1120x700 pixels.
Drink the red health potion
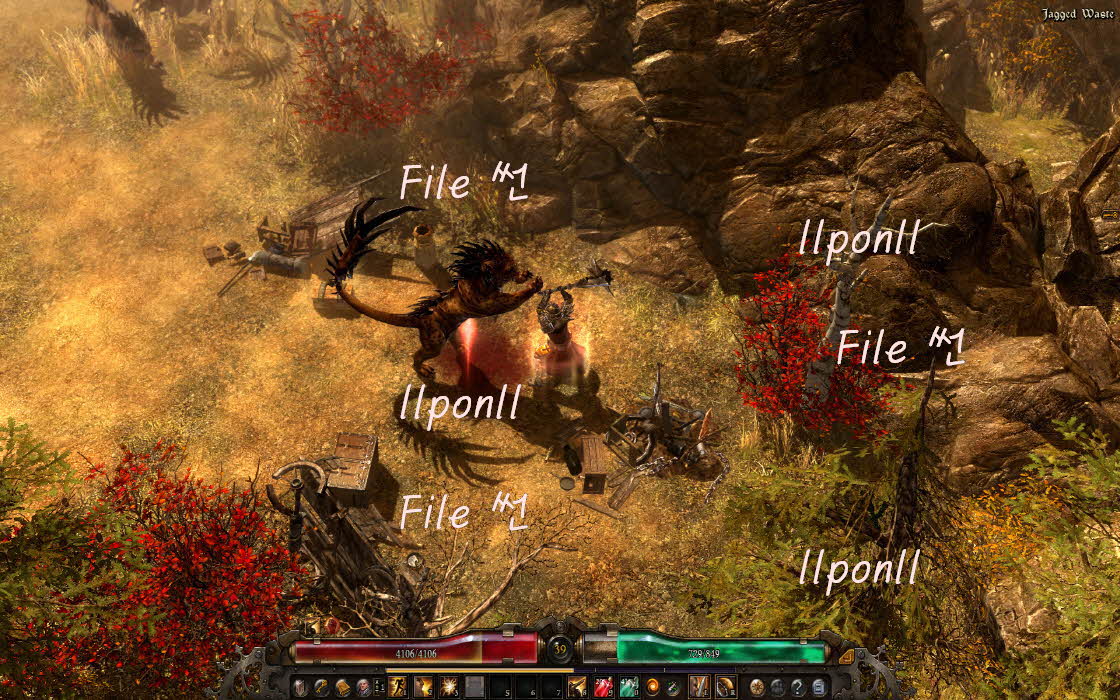pyautogui.click(x=604, y=687)
